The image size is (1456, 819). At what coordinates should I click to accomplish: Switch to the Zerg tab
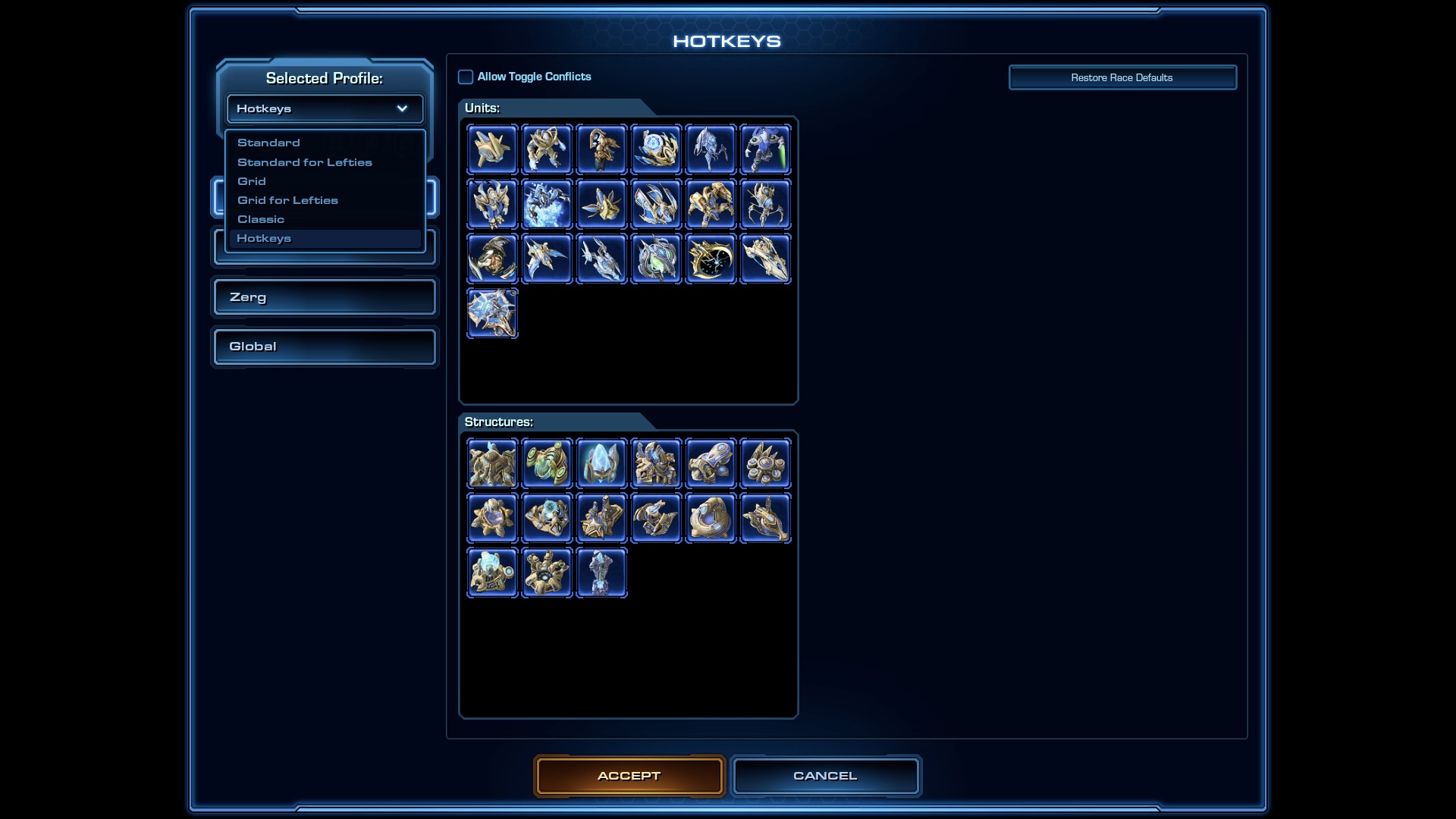pos(324,297)
